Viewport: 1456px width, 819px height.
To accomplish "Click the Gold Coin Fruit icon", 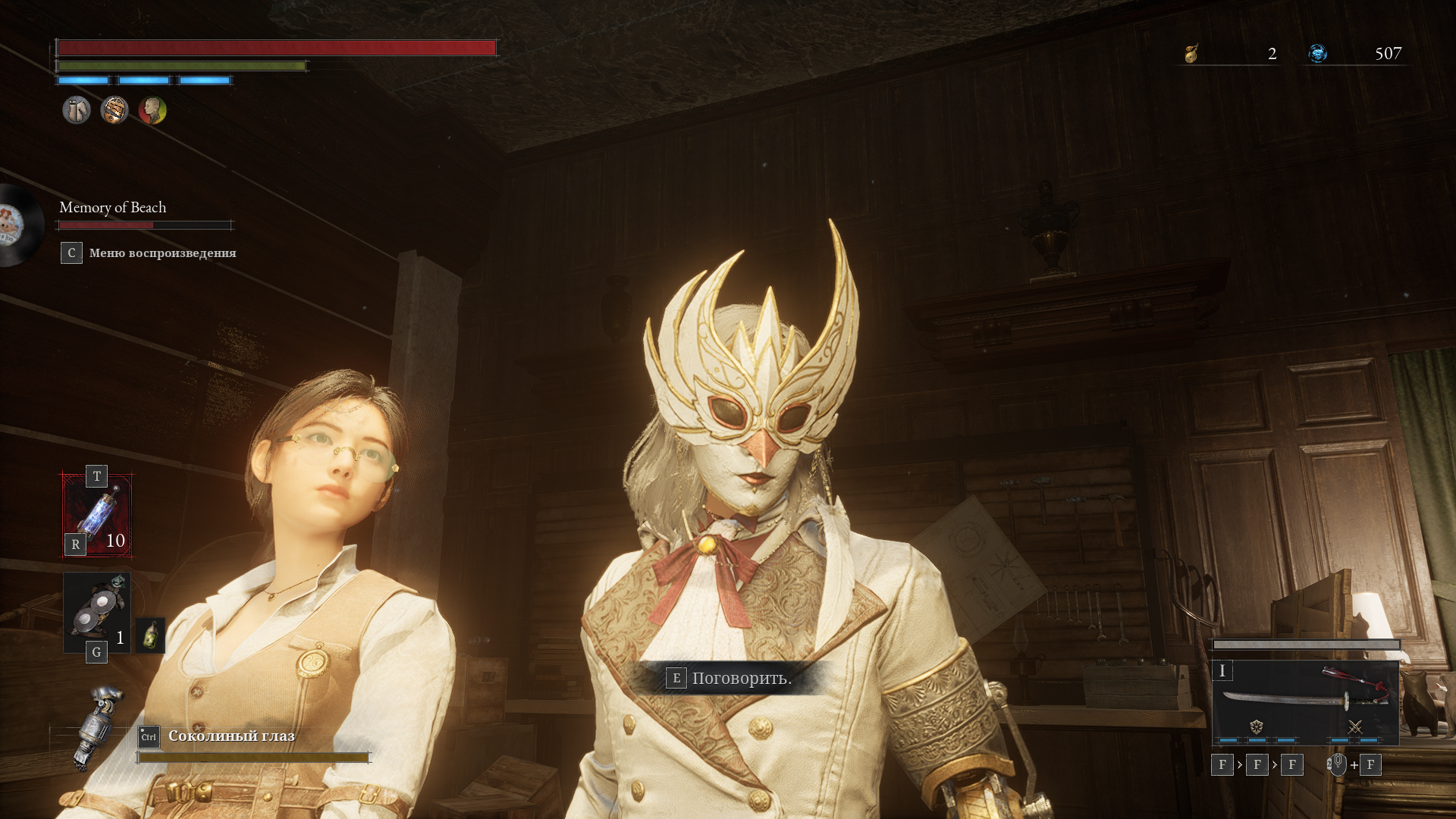I will click(x=1191, y=53).
